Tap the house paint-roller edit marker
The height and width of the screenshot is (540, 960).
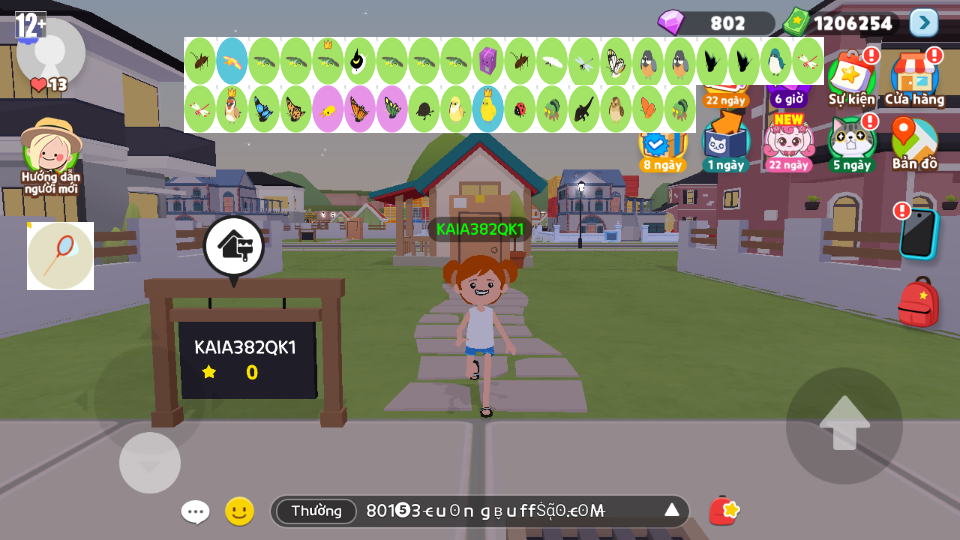(234, 245)
